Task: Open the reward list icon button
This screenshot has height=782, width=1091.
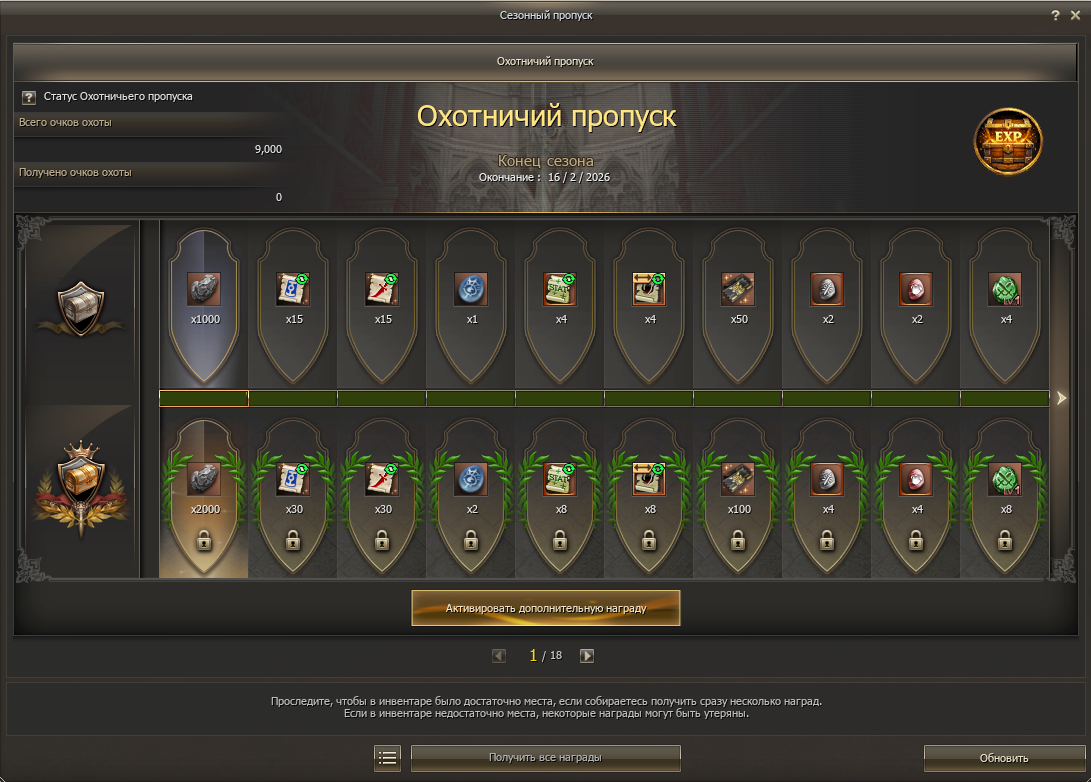Action: coord(387,758)
